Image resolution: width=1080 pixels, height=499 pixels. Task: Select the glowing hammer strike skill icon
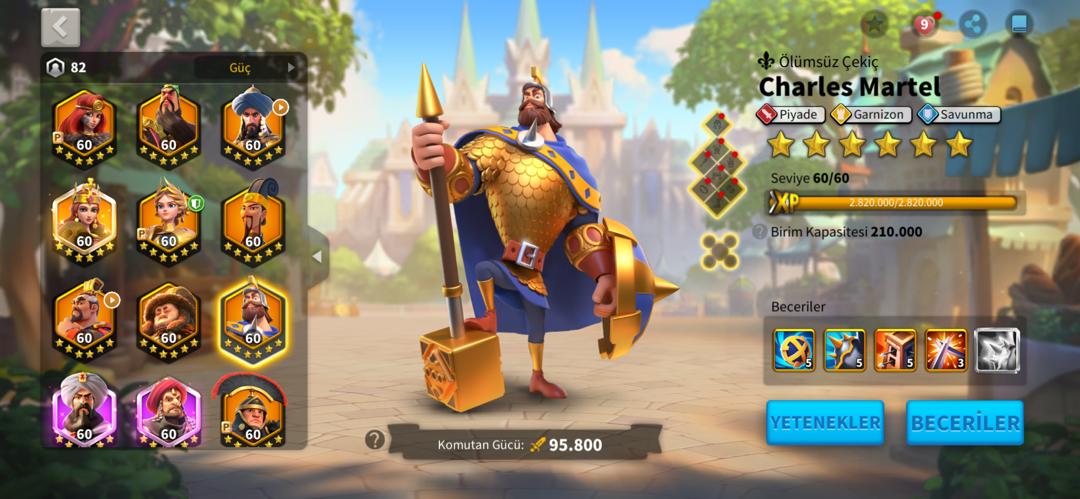tap(946, 350)
